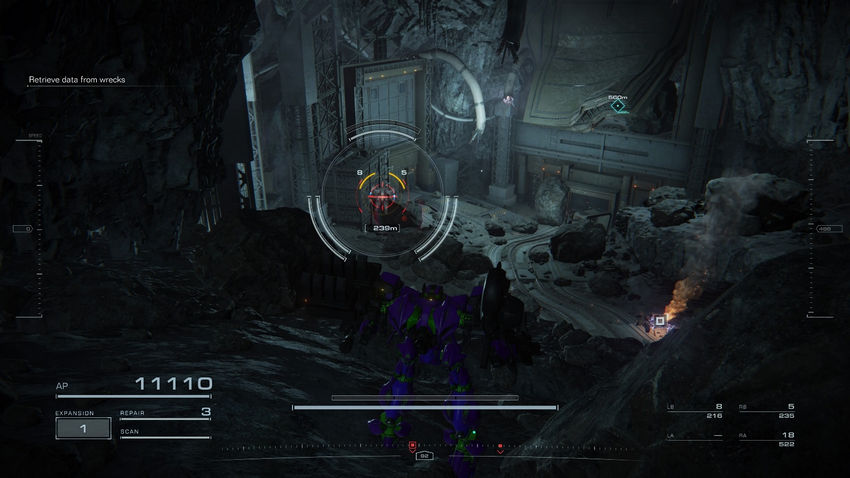Activate the Expansion slot box
Image resolution: width=850 pixels, height=478 pixels.
coord(83,428)
